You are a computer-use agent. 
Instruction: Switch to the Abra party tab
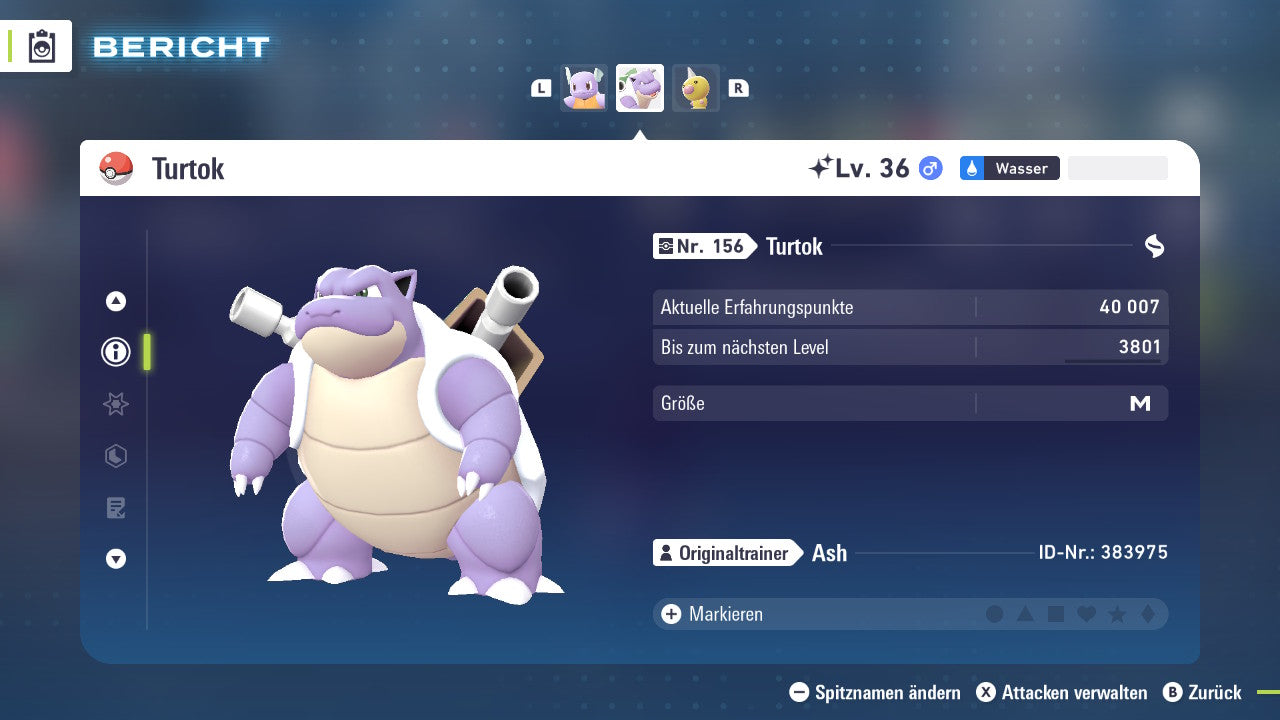tap(696, 88)
